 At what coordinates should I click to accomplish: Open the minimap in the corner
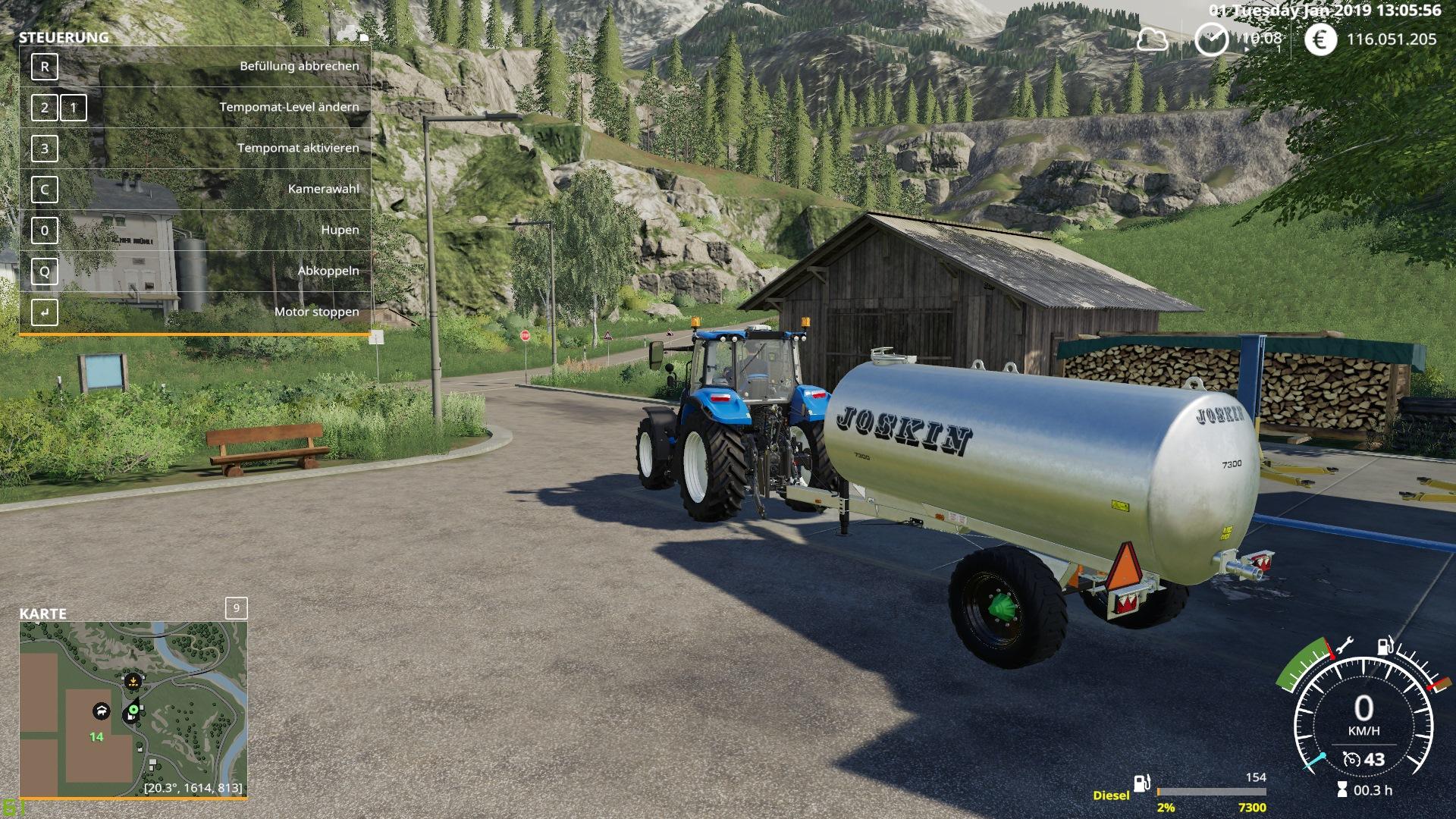click(x=133, y=708)
